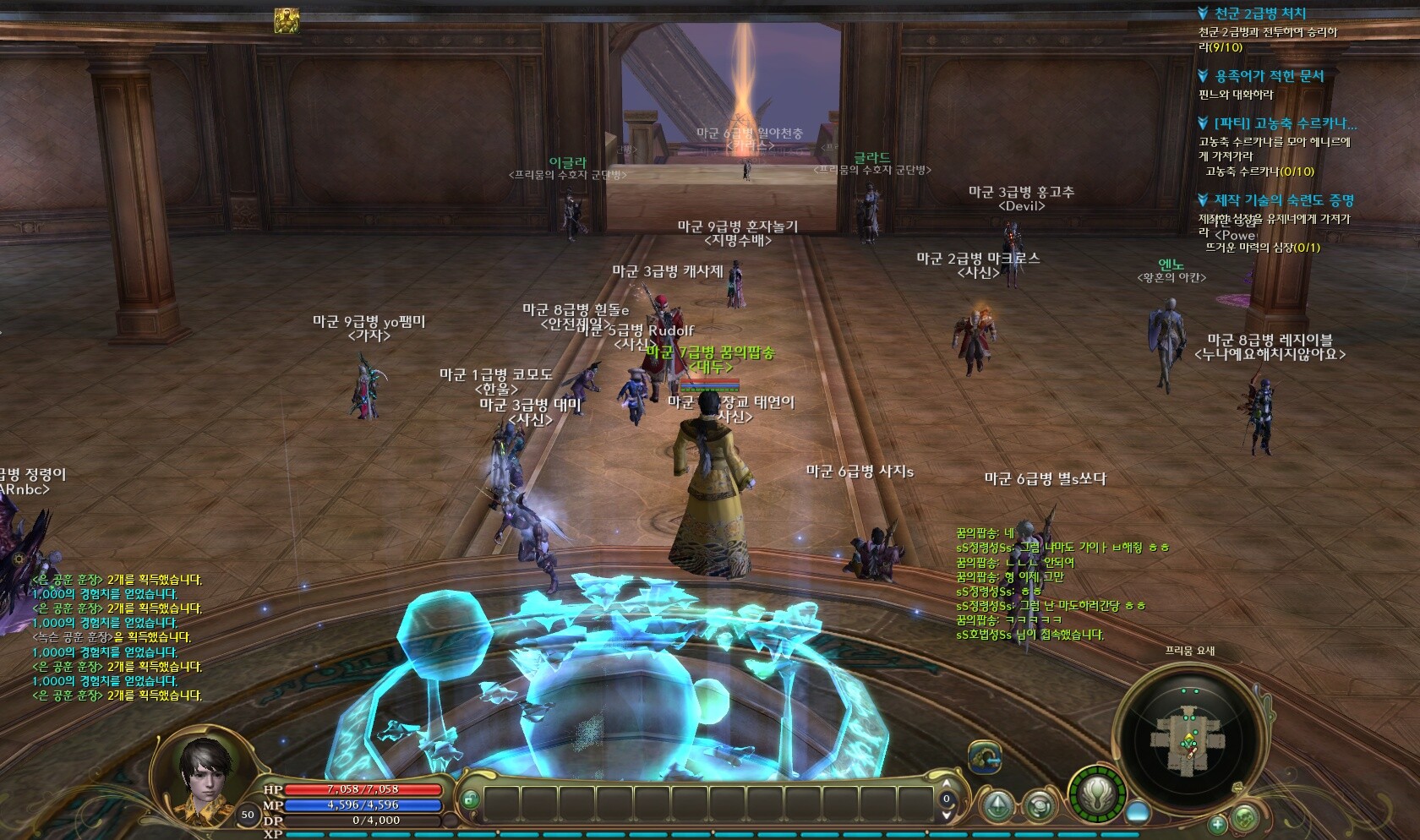1420x840 pixels.
Task: Open the green map icon beside minimap
Action: coord(1245,816)
